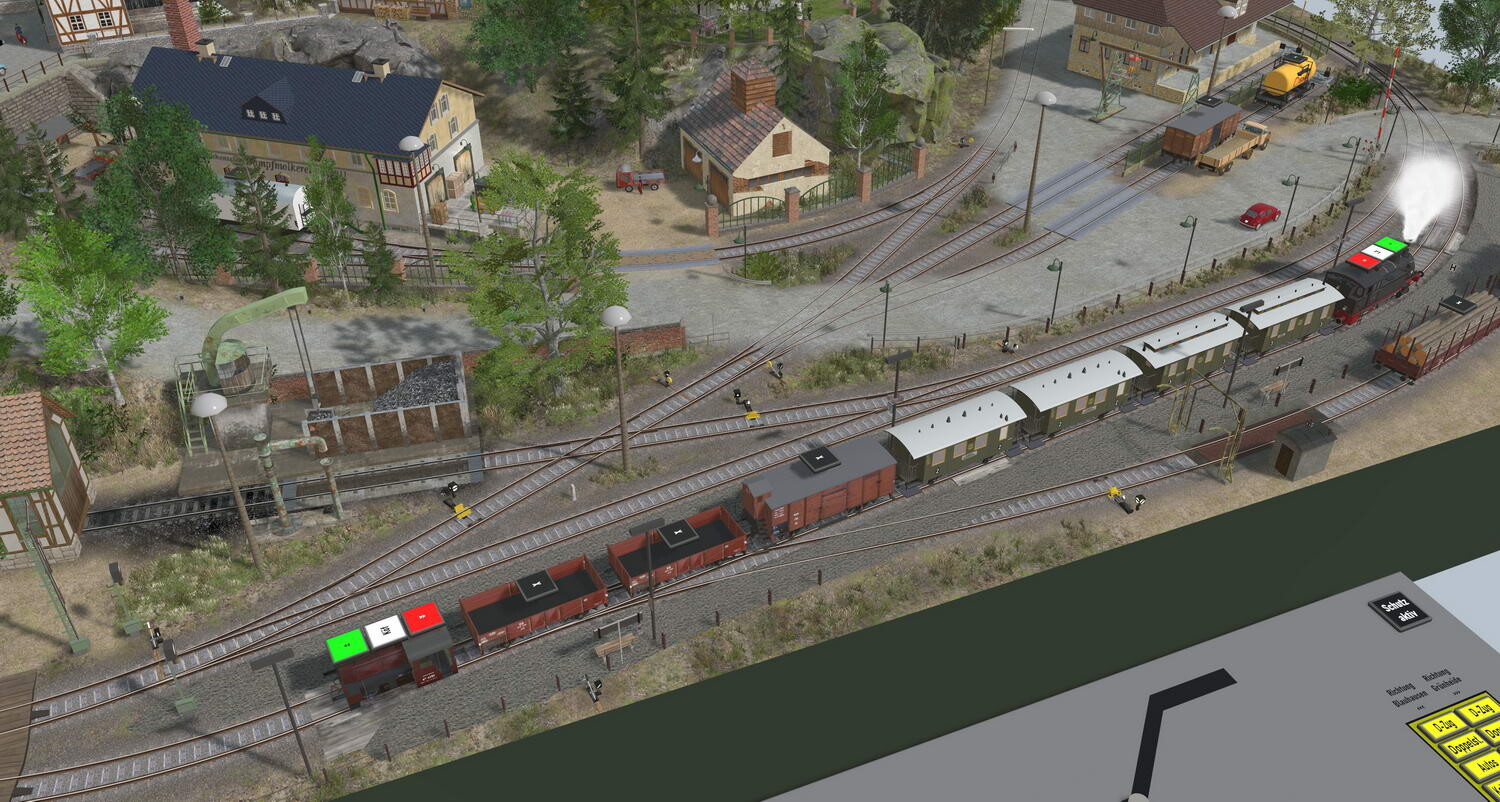Activate the white tile on the red shunter

pyautogui.click(x=385, y=631)
